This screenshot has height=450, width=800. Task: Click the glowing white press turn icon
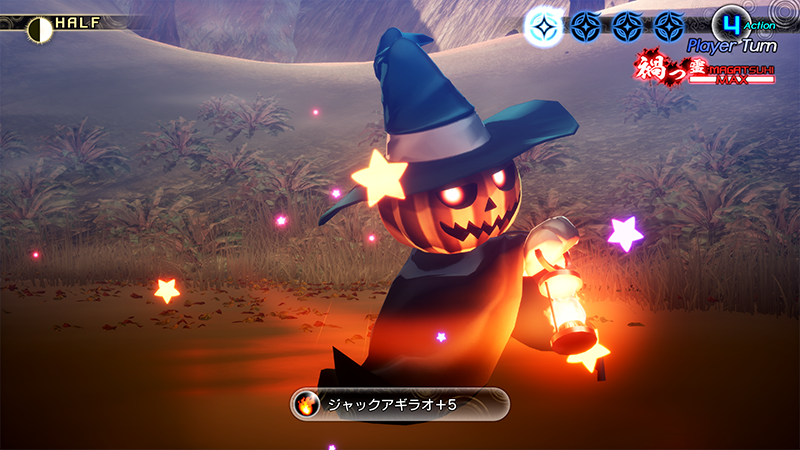pyautogui.click(x=542, y=26)
